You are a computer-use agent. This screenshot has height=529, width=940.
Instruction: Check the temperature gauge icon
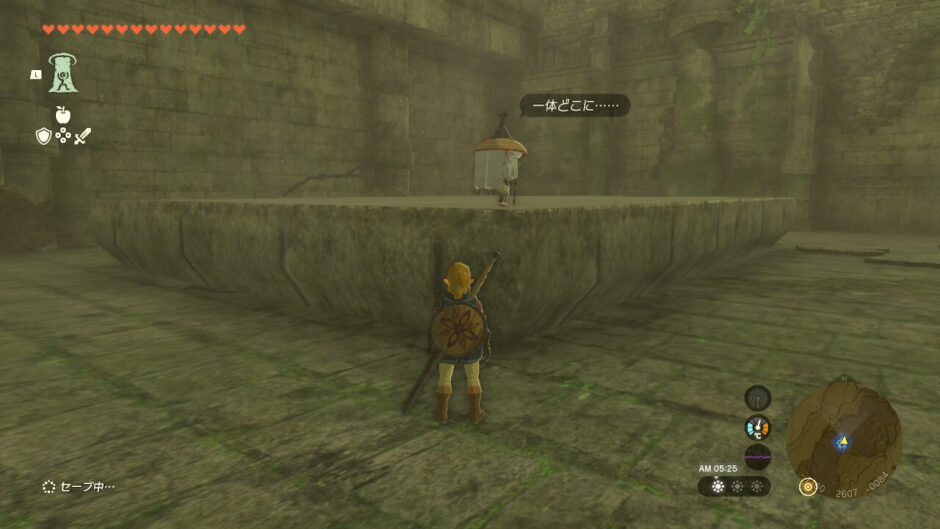[x=758, y=428]
